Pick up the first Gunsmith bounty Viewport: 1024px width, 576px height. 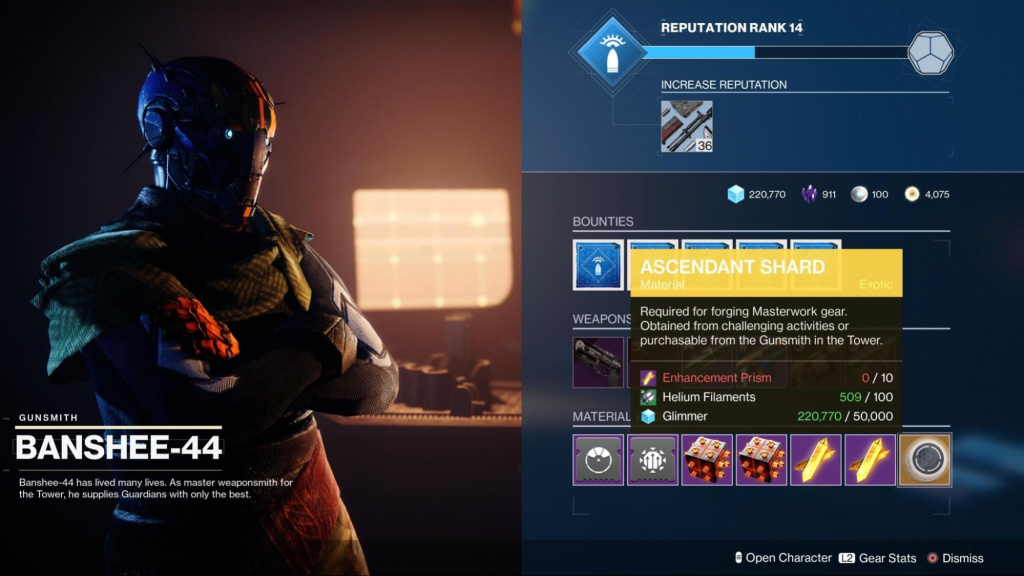point(598,264)
